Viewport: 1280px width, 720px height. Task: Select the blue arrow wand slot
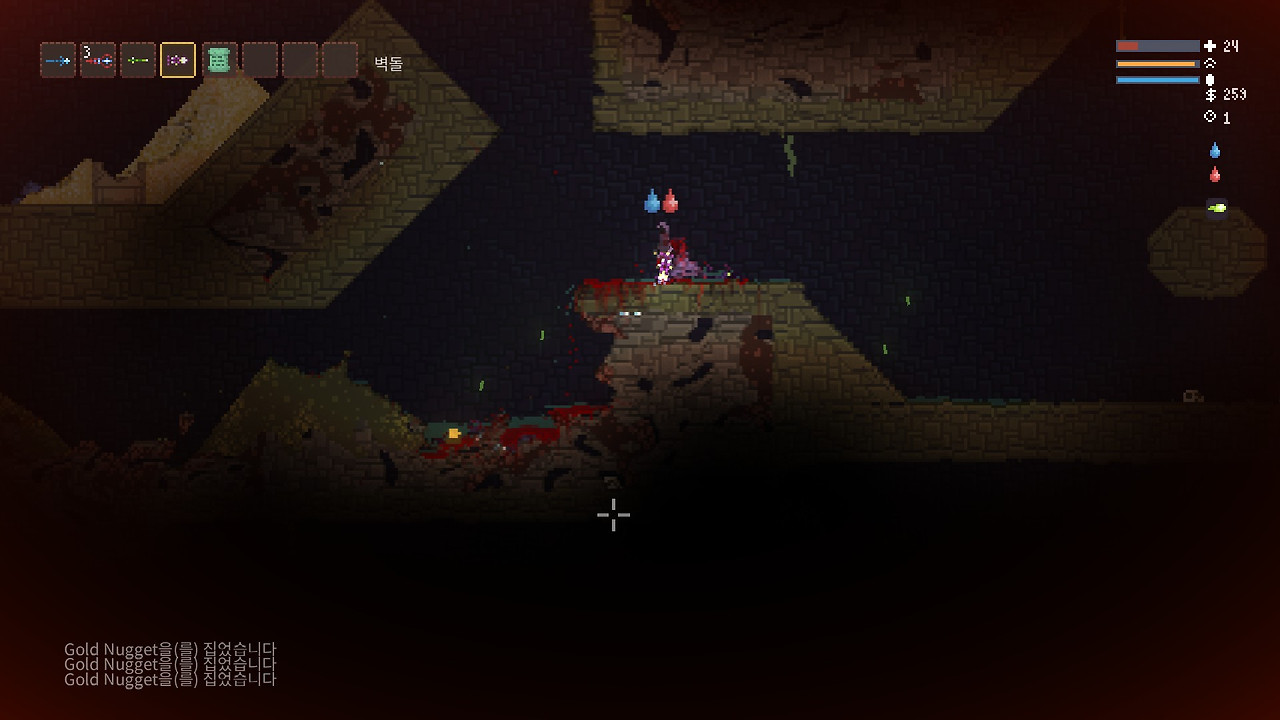[58, 61]
